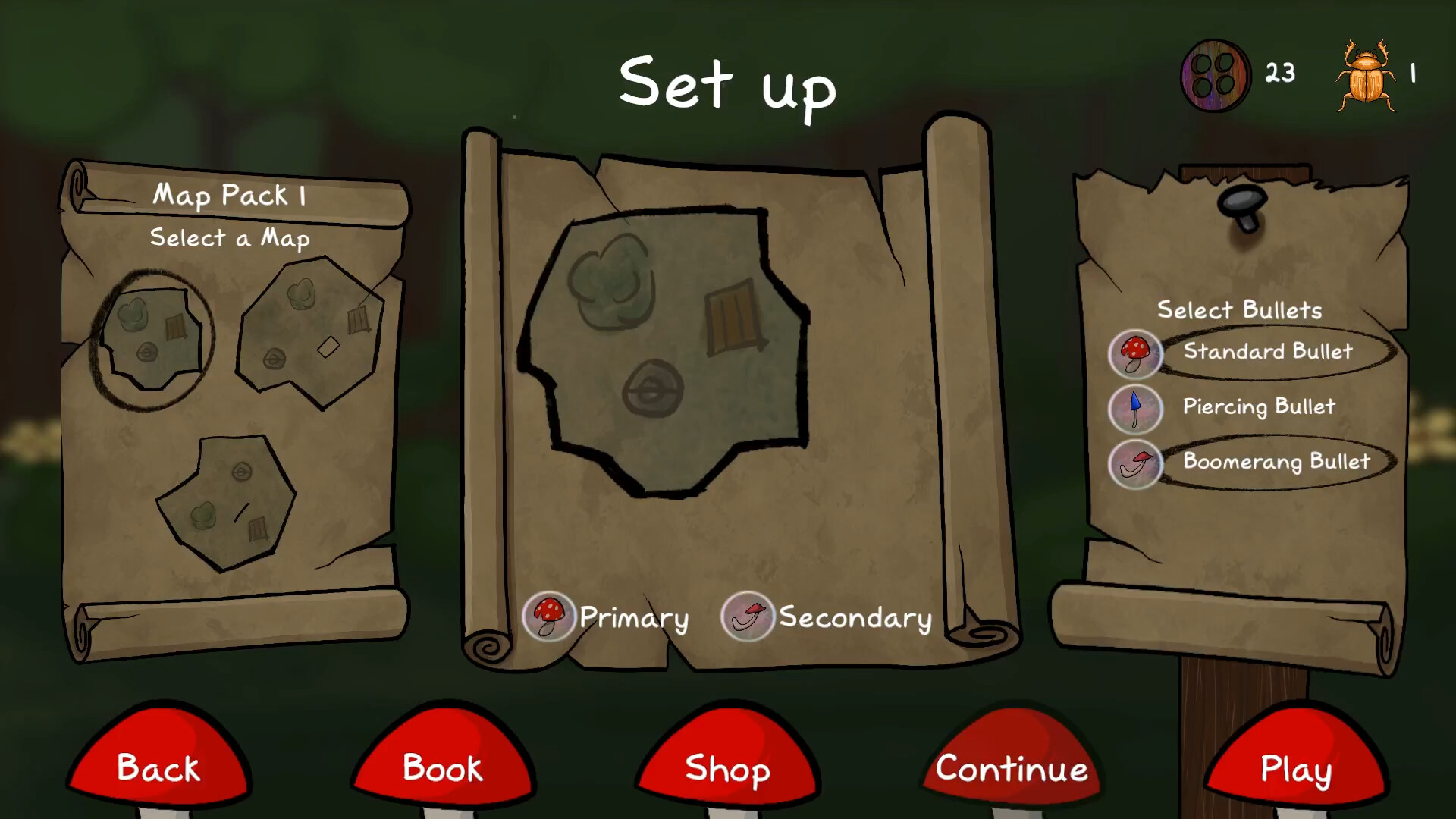Select the Standard Bullet mushroom icon

click(x=1135, y=353)
